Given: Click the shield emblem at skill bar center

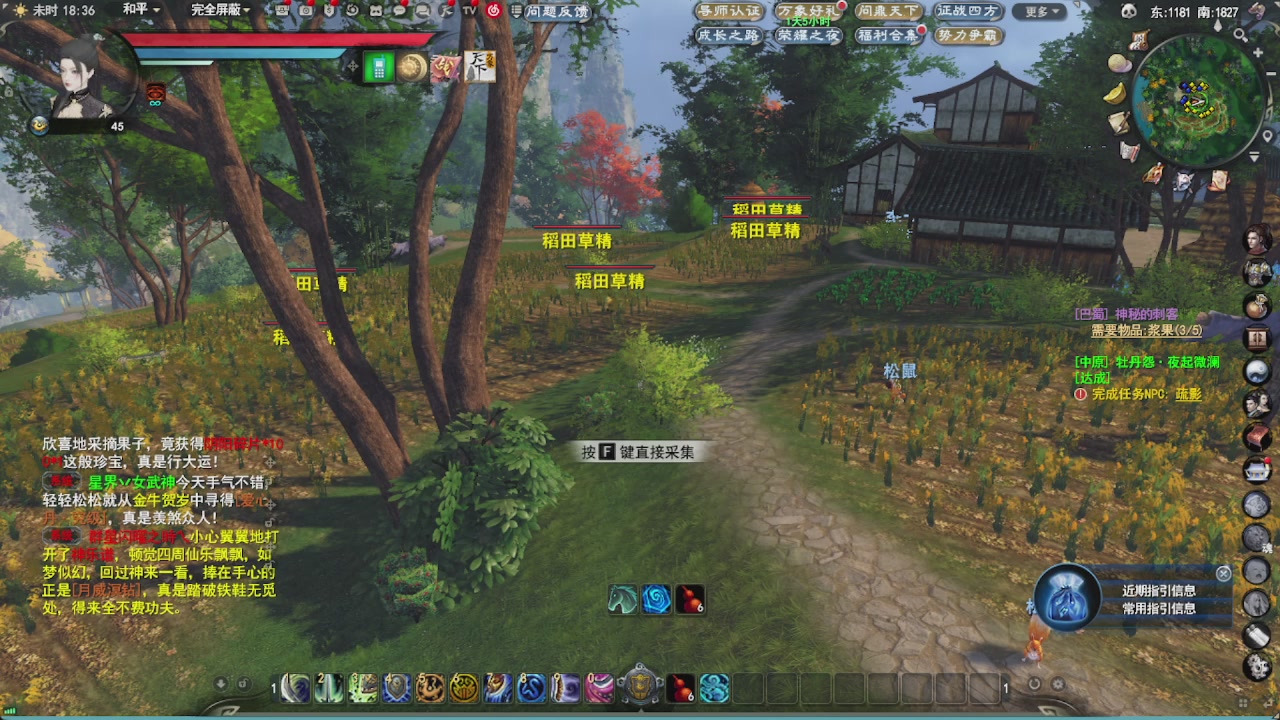Looking at the screenshot, I should pos(641,688).
